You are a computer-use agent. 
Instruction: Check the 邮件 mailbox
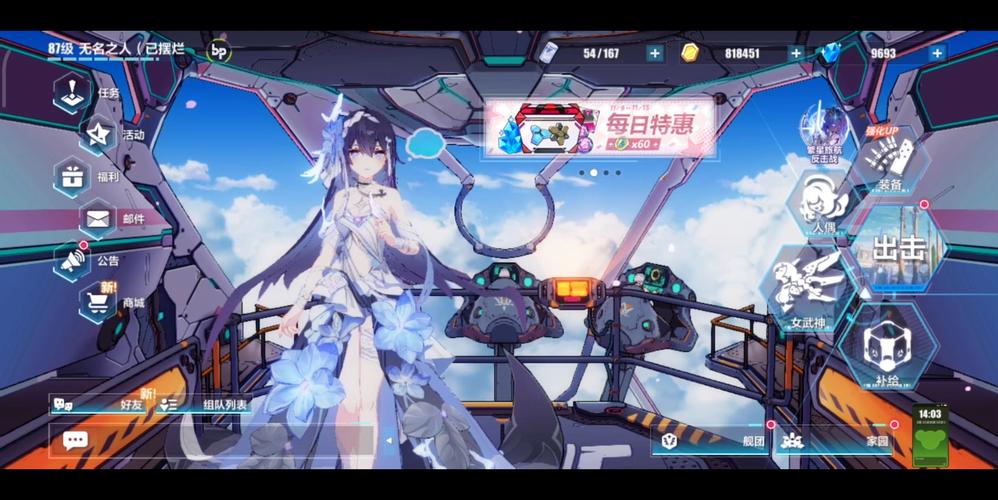[x=100, y=218]
